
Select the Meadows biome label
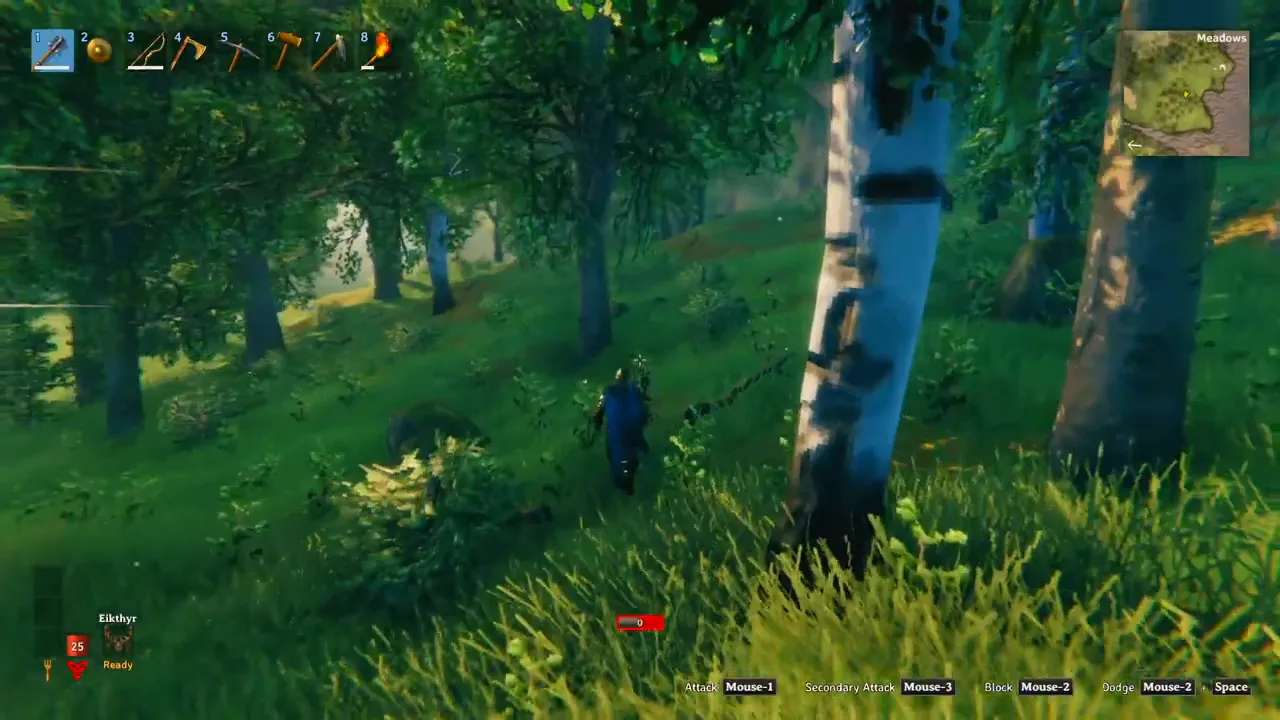[x=1221, y=37]
